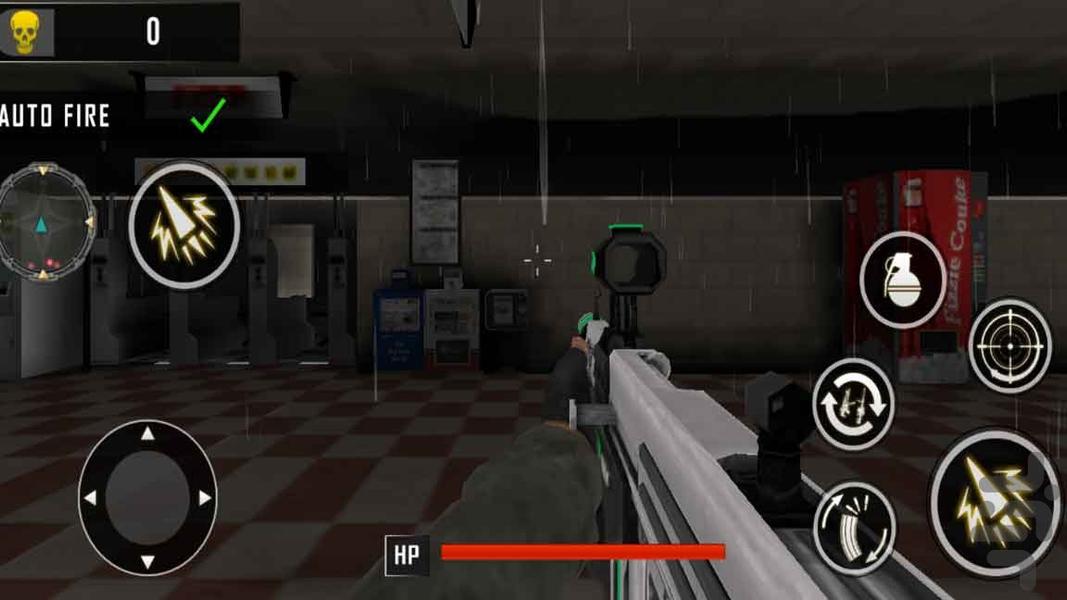Switch weapons with the swap-arrows button
The height and width of the screenshot is (600, 1067).
pos(852,404)
